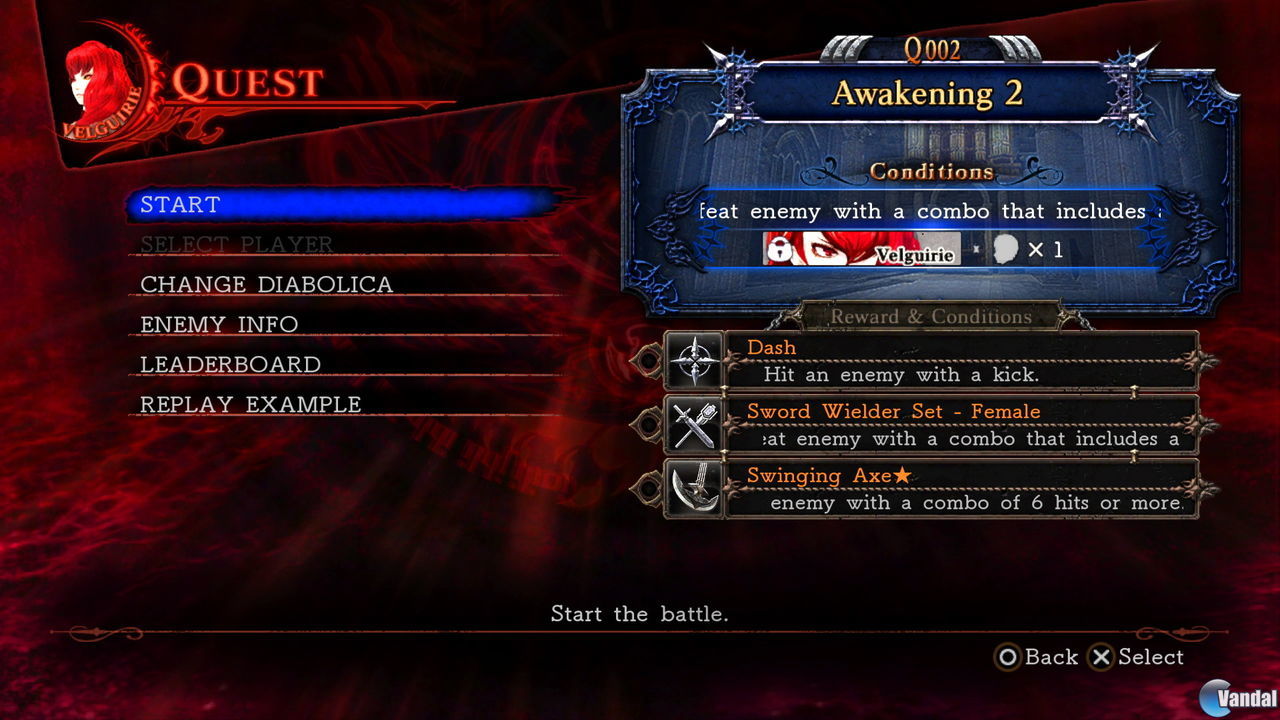This screenshot has height=720, width=1280.
Task: Click the crossed sword and fork icon
Action: click(696, 424)
